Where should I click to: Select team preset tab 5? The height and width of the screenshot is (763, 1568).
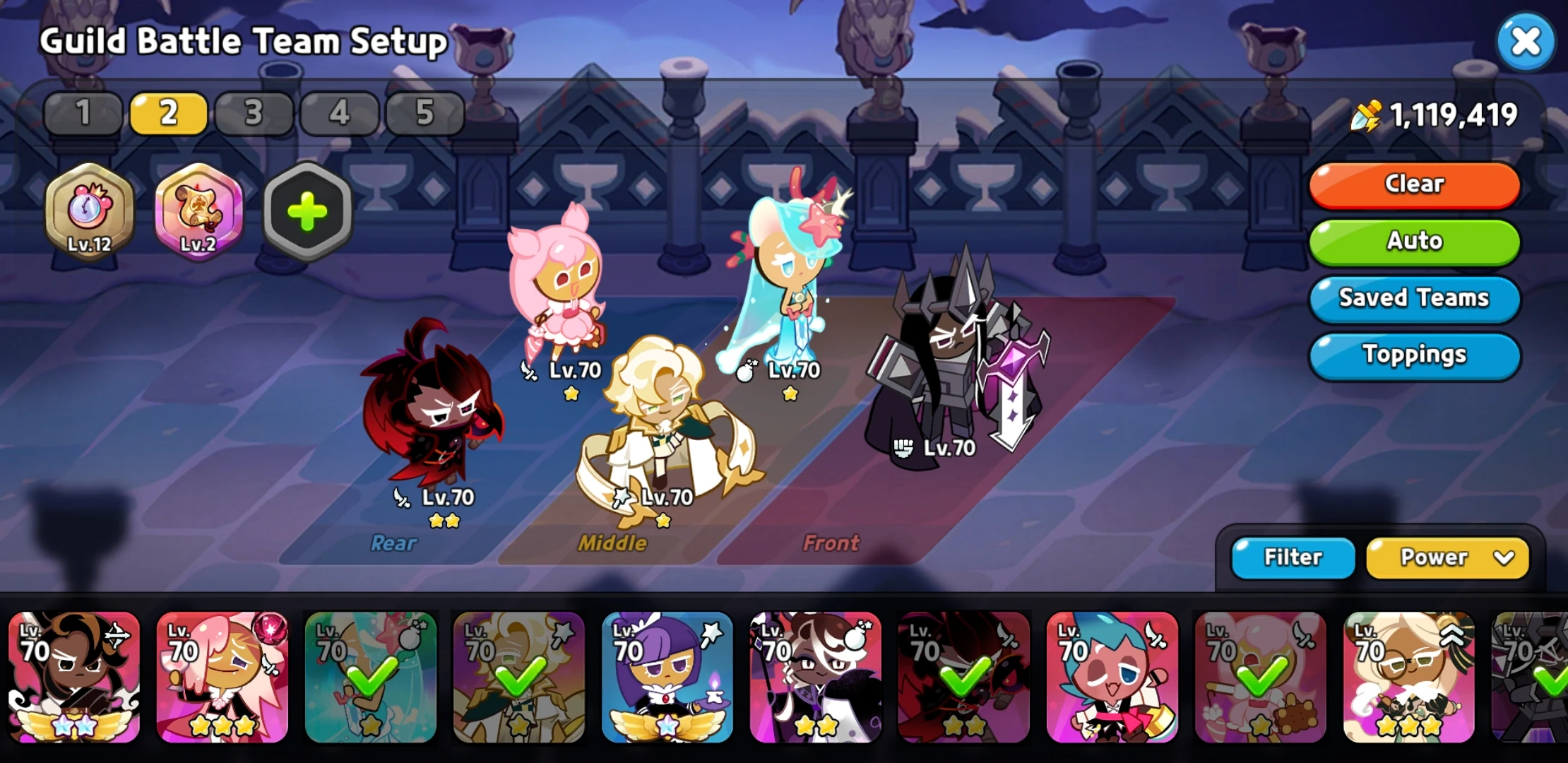424,112
